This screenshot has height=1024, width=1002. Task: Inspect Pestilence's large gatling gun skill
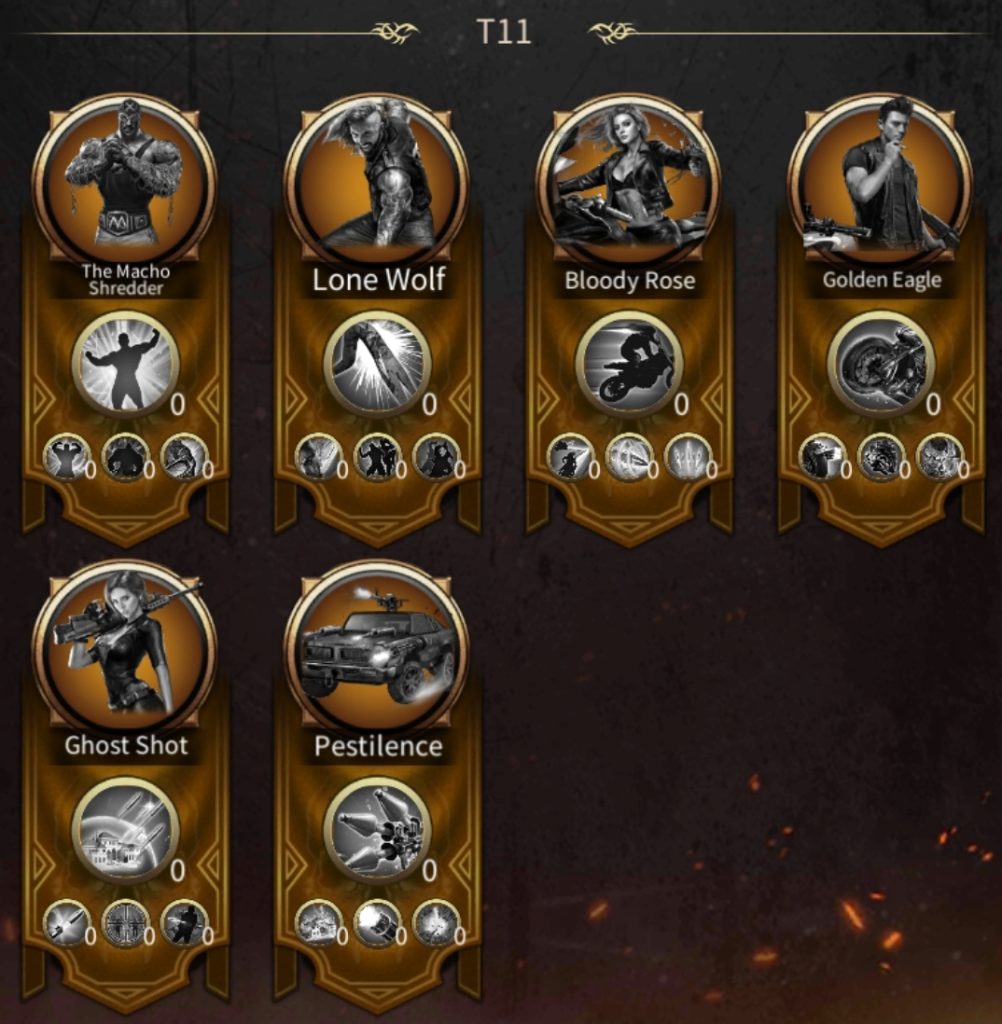377,830
